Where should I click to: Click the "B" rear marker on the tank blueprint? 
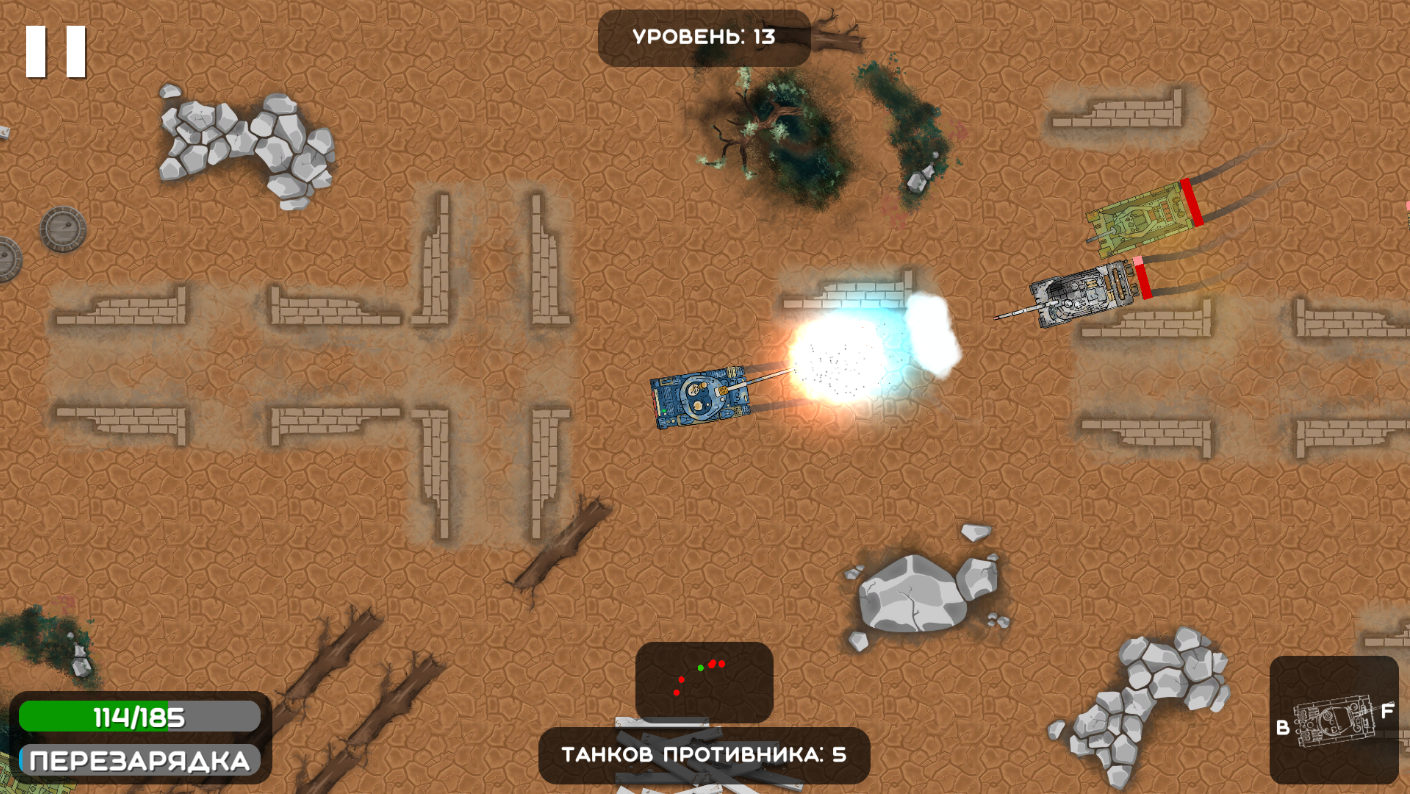click(x=1284, y=728)
